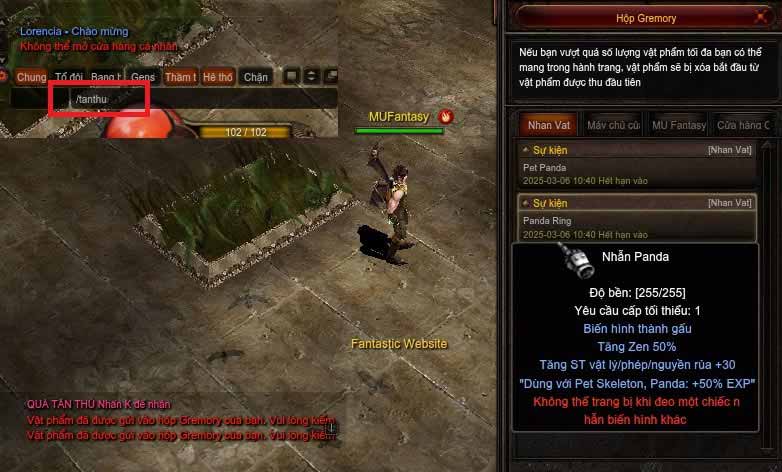The height and width of the screenshot is (472, 782).
Task: Switch chat to the Chung channel
Action: pyautogui.click(x=31, y=77)
